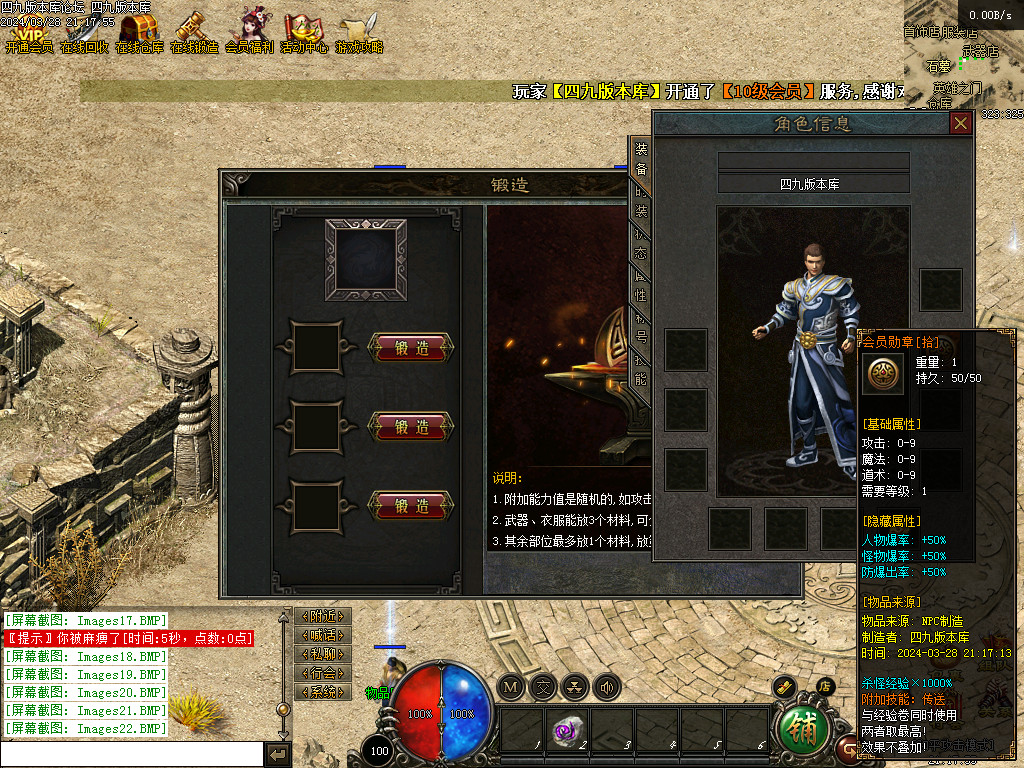This screenshot has width=1024, height=768.
Task: Click the round M button
Action: (x=511, y=687)
